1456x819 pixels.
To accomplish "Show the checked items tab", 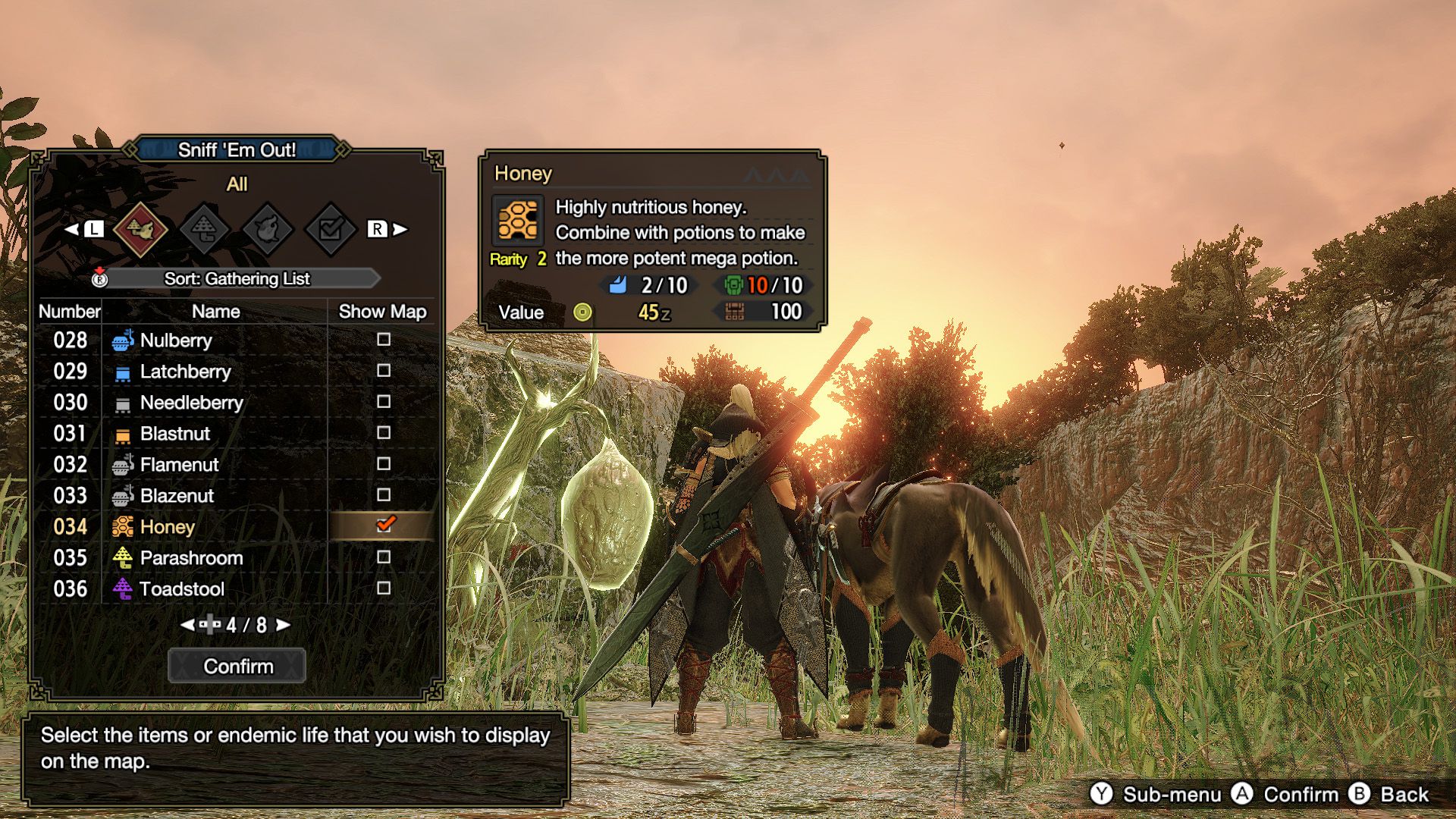I will coord(330,228).
